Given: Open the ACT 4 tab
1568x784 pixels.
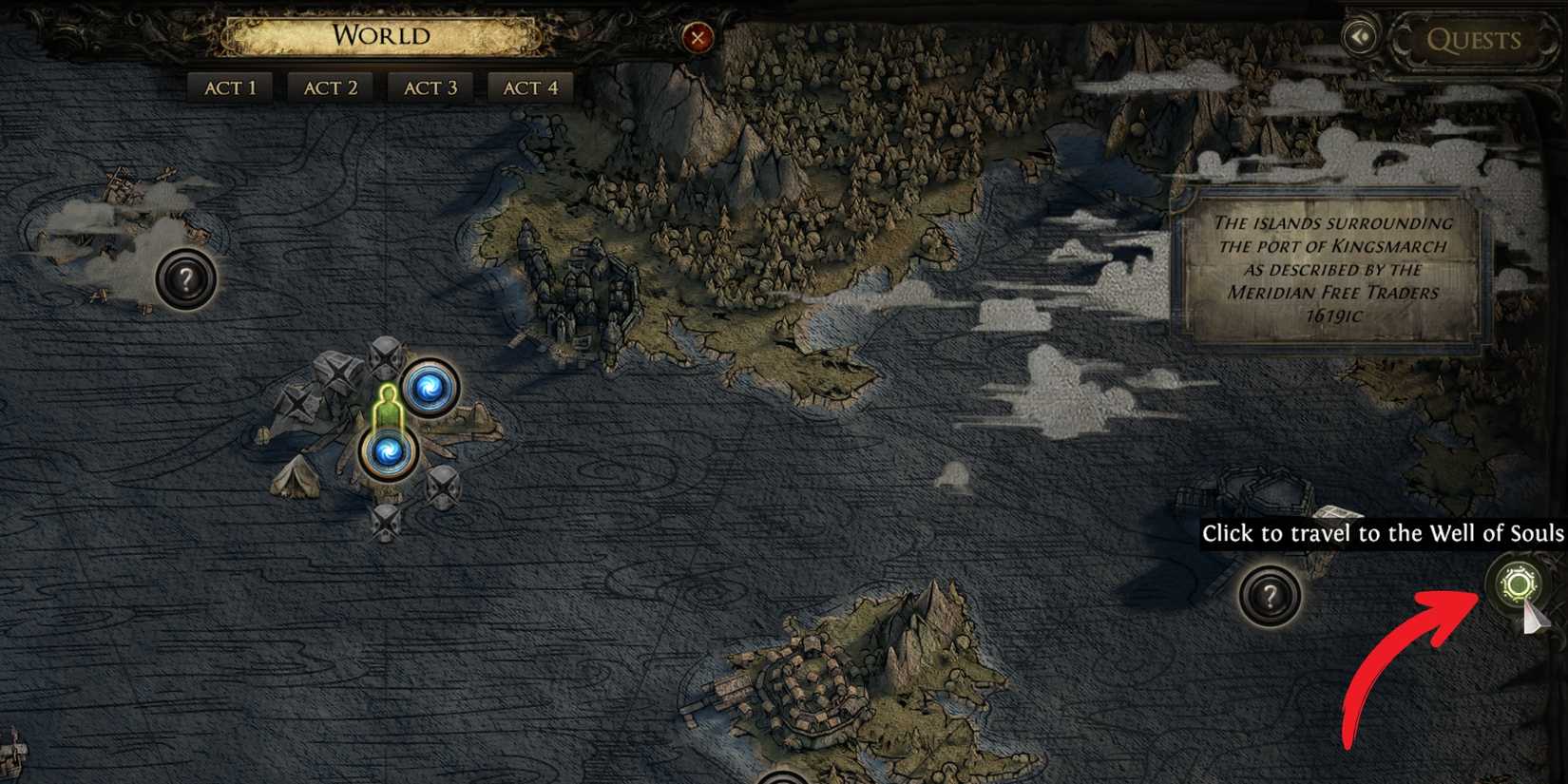Looking at the screenshot, I should [528, 87].
